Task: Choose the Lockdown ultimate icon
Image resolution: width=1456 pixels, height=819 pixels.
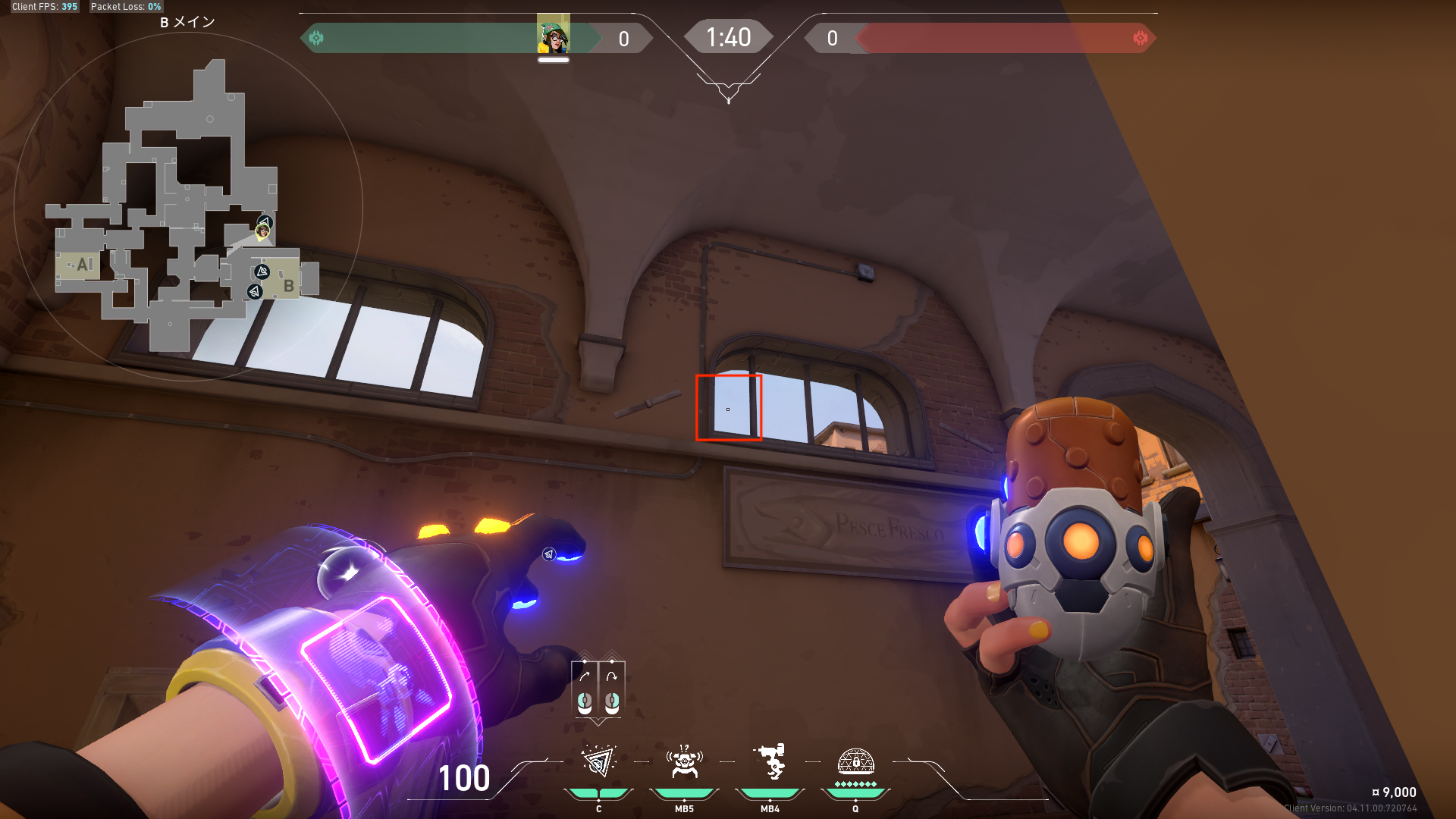Action: [855, 762]
